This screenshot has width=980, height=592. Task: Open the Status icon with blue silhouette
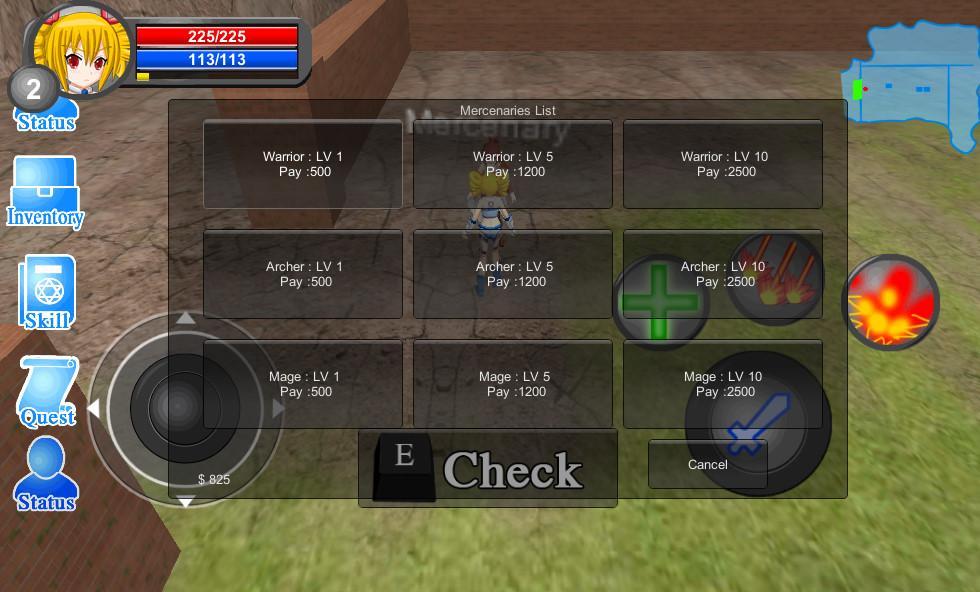pyautogui.click(x=46, y=476)
